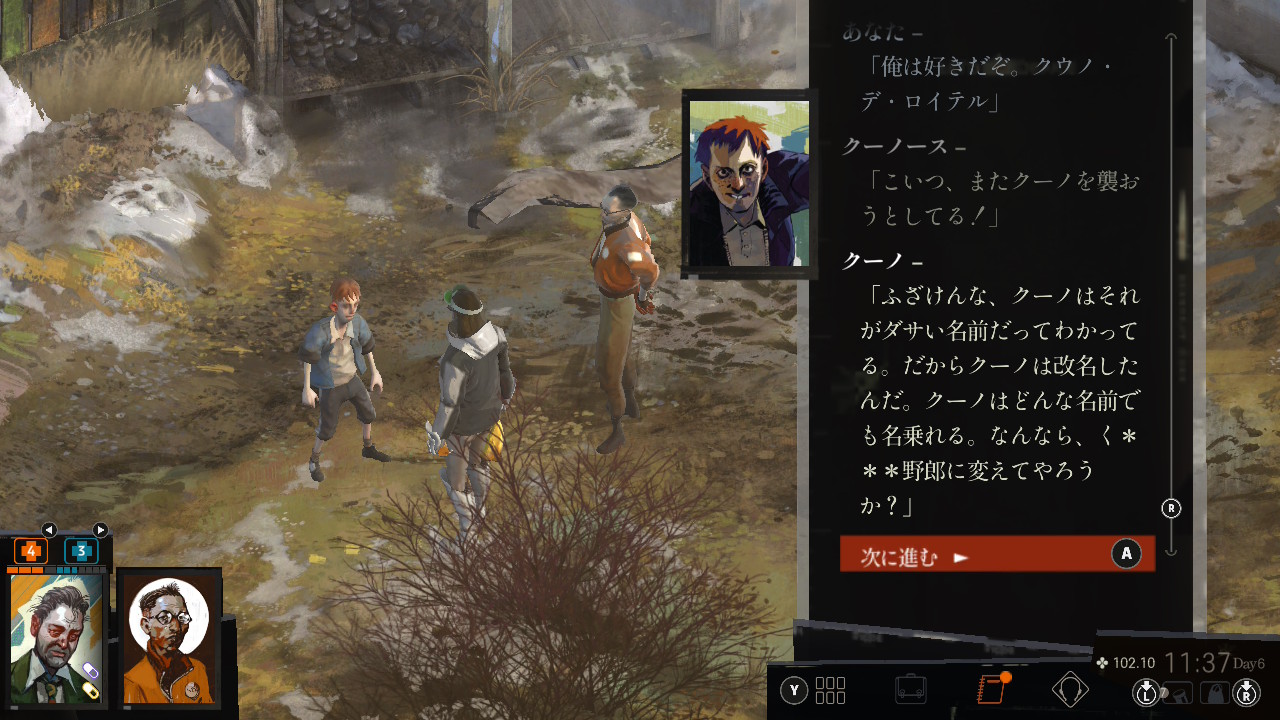Open the Thought Cabinet head icon
The width and height of the screenshot is (1280, 720).
tap(1070, 689)
